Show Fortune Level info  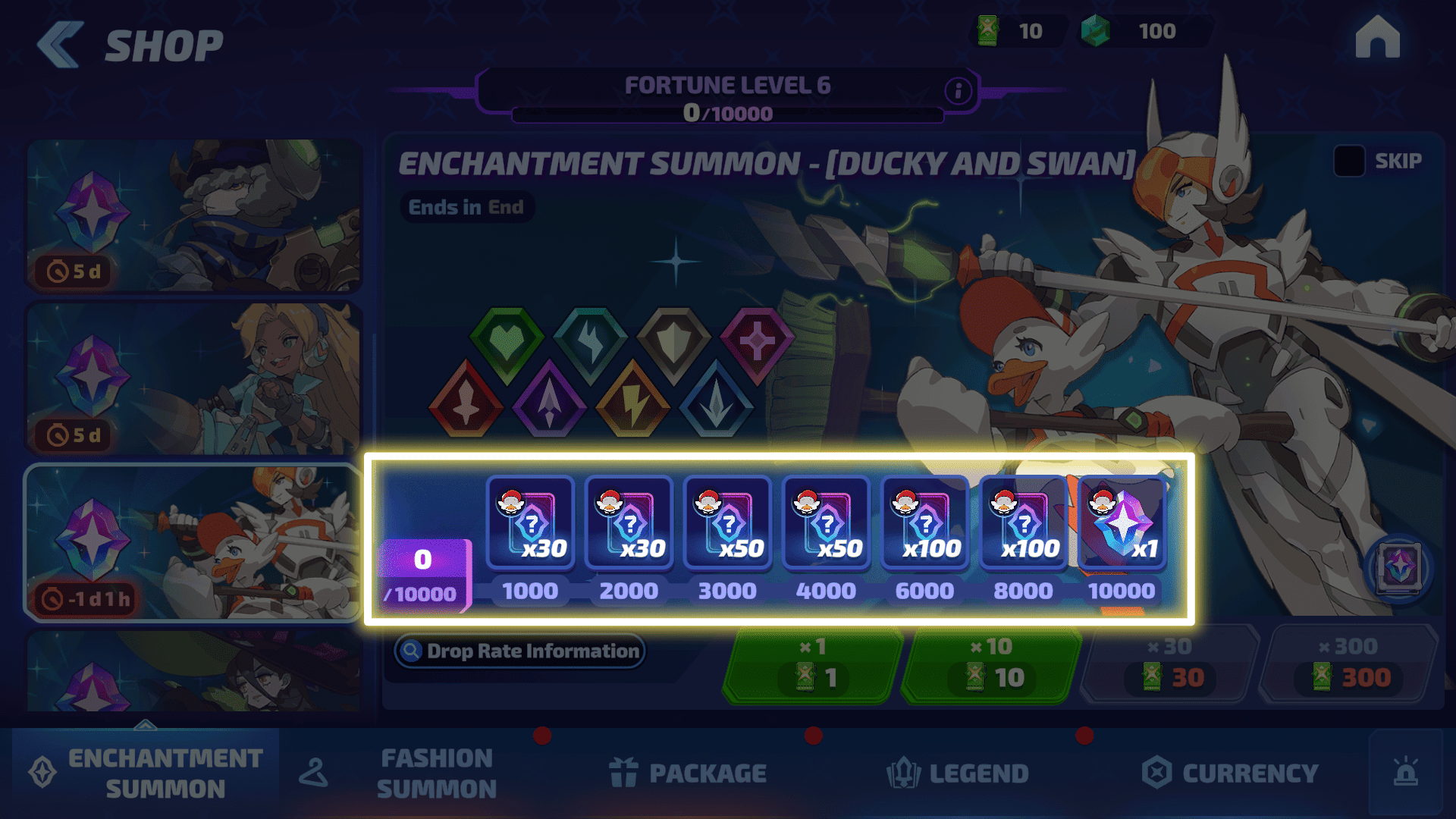[x=958, y=91]
